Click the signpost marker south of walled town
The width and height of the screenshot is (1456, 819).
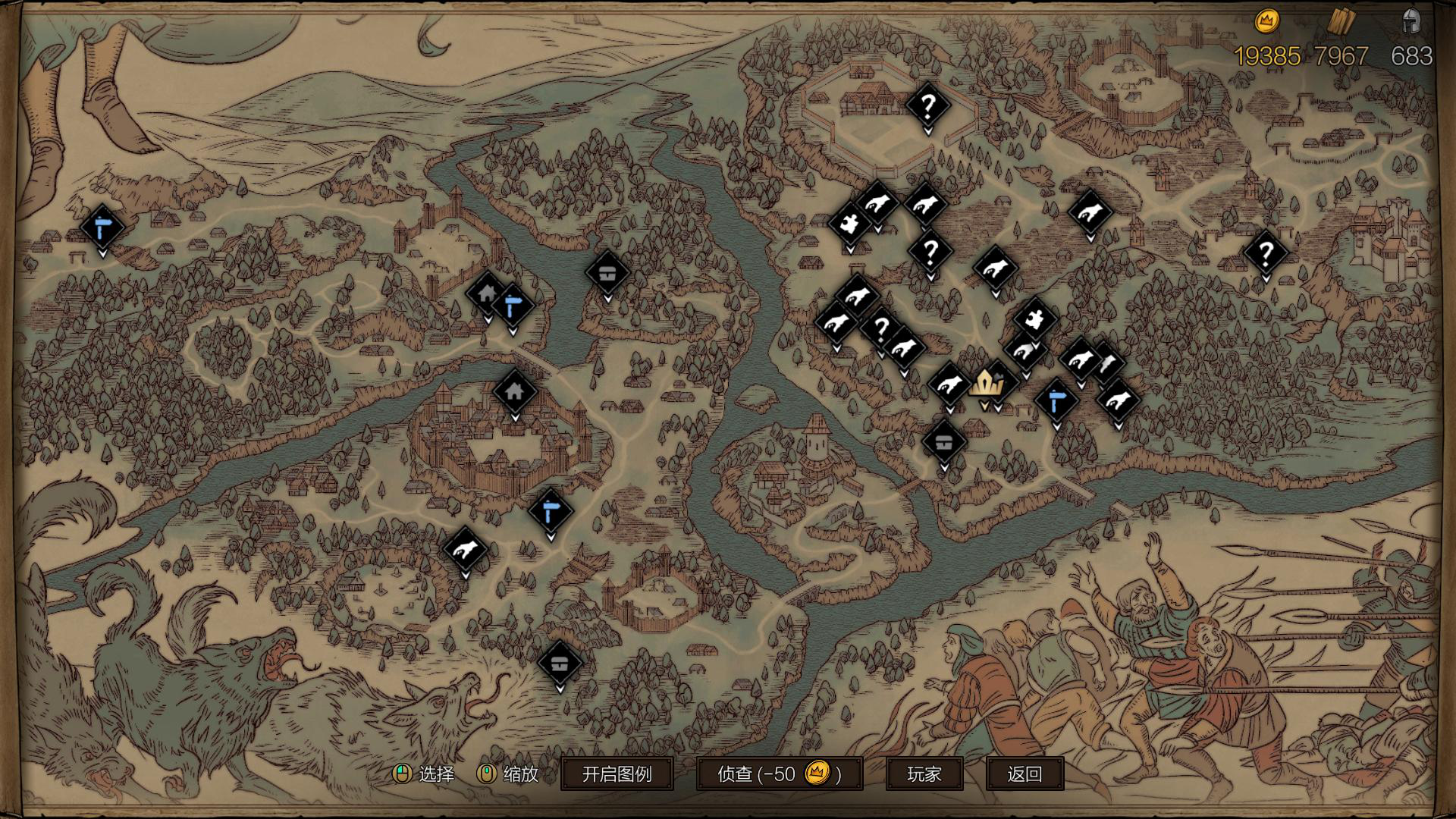[551, 511]
